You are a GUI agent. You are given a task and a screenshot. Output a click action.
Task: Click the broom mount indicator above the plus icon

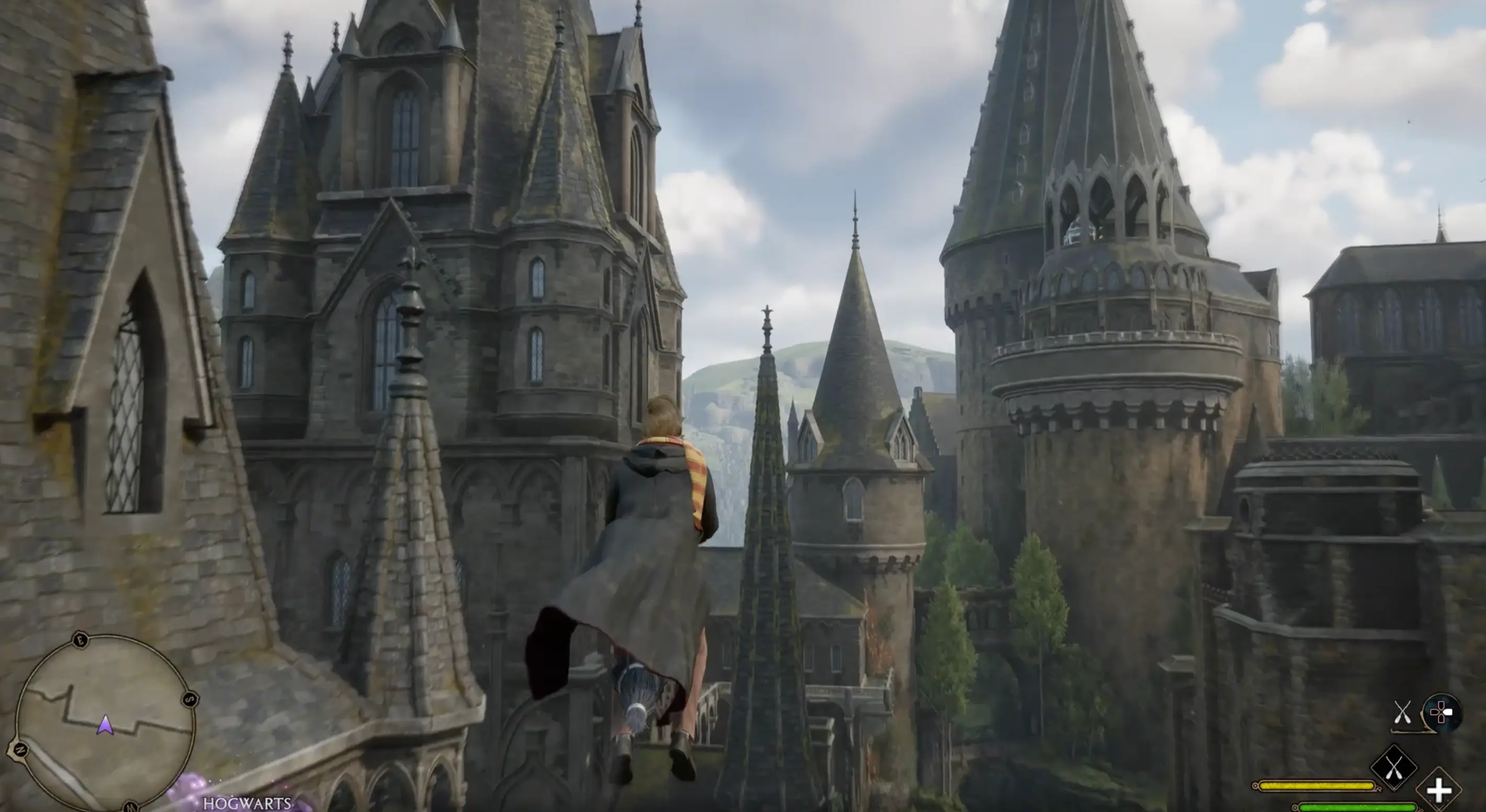[x=1395, y=766]
